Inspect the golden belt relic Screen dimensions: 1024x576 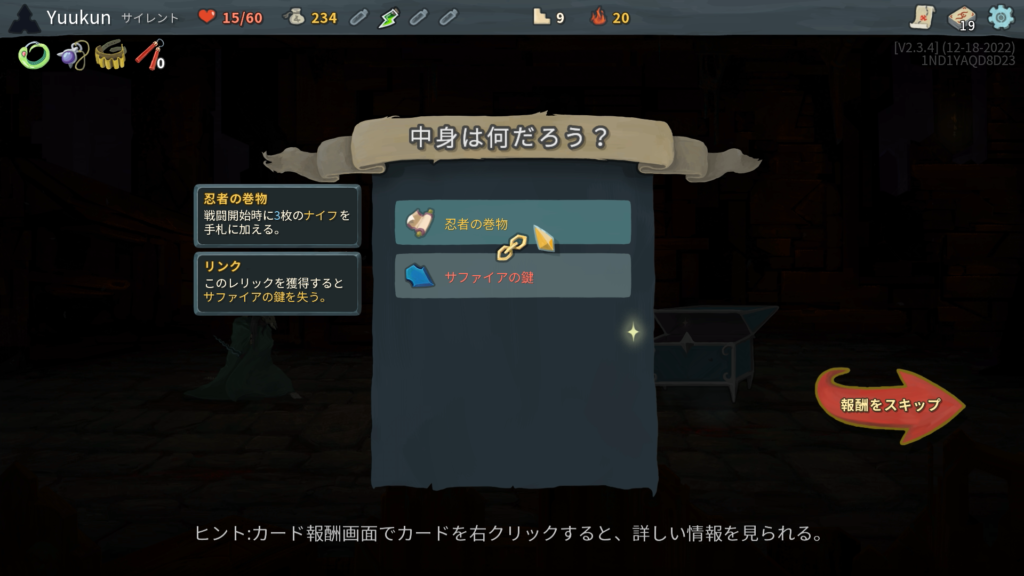point(110,55)
